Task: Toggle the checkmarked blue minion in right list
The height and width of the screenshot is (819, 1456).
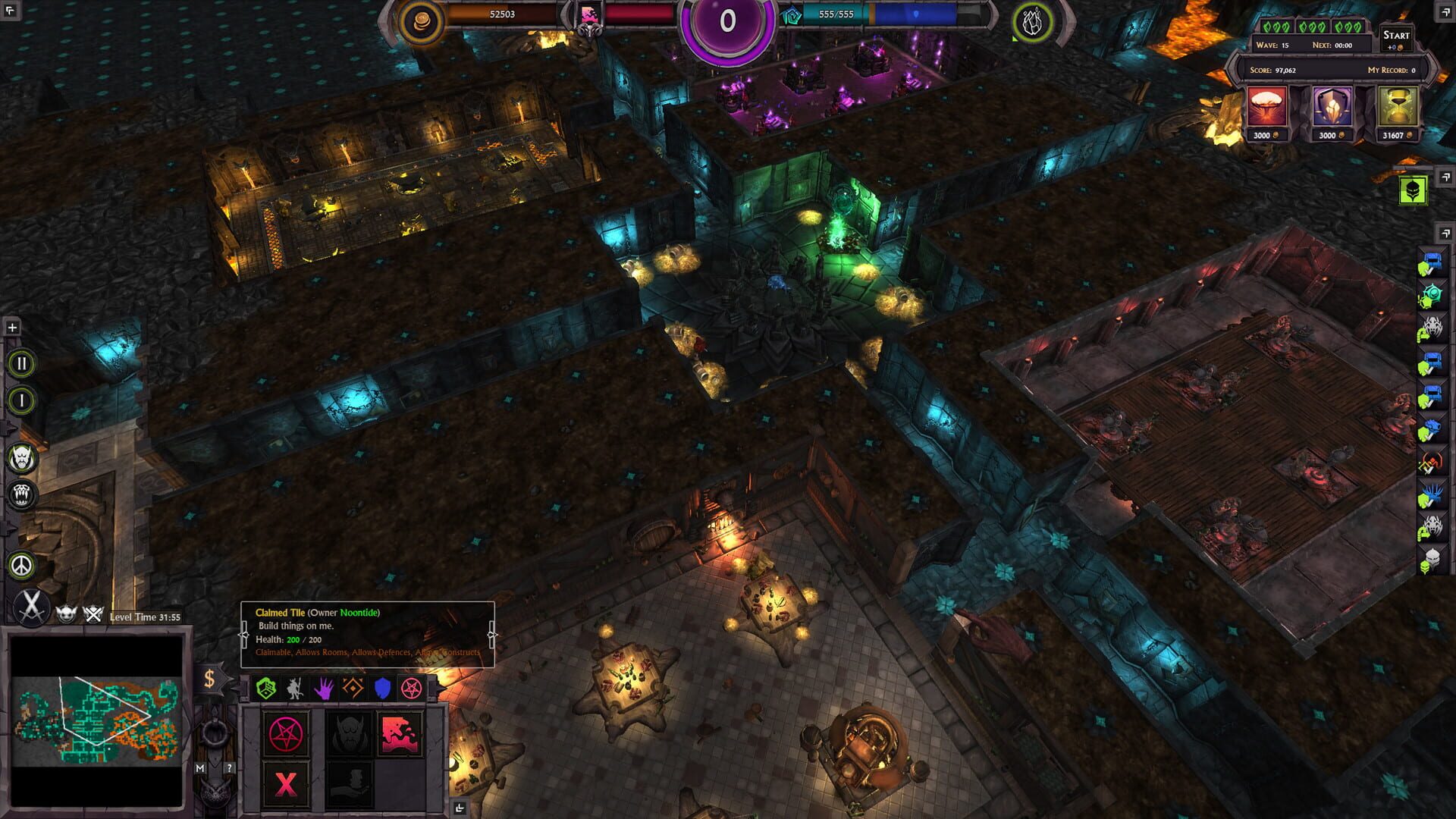Action: (1432, 262)
